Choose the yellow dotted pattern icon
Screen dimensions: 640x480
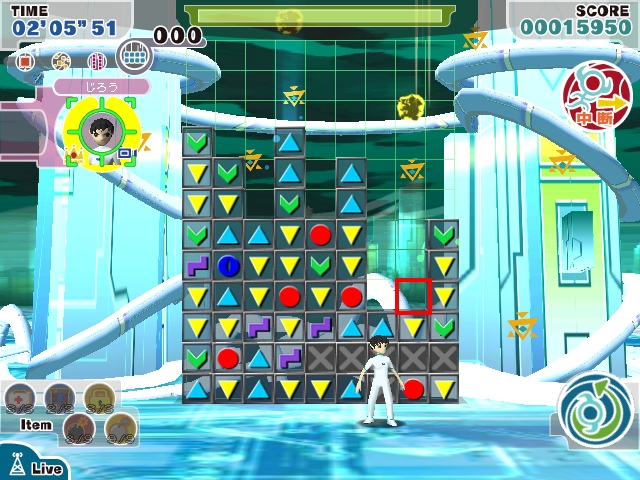pos(61,62)
